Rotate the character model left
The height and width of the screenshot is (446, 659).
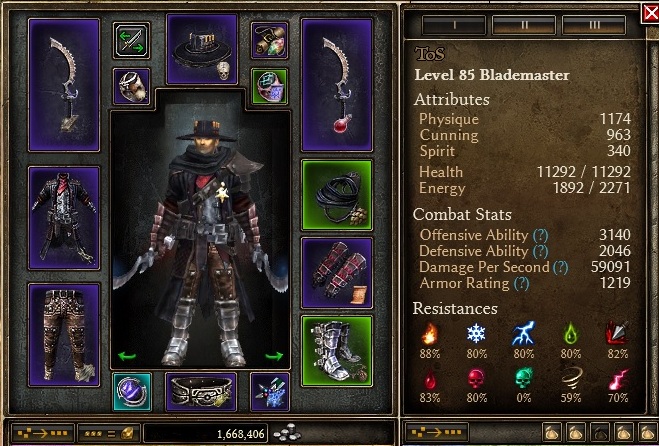127,355
